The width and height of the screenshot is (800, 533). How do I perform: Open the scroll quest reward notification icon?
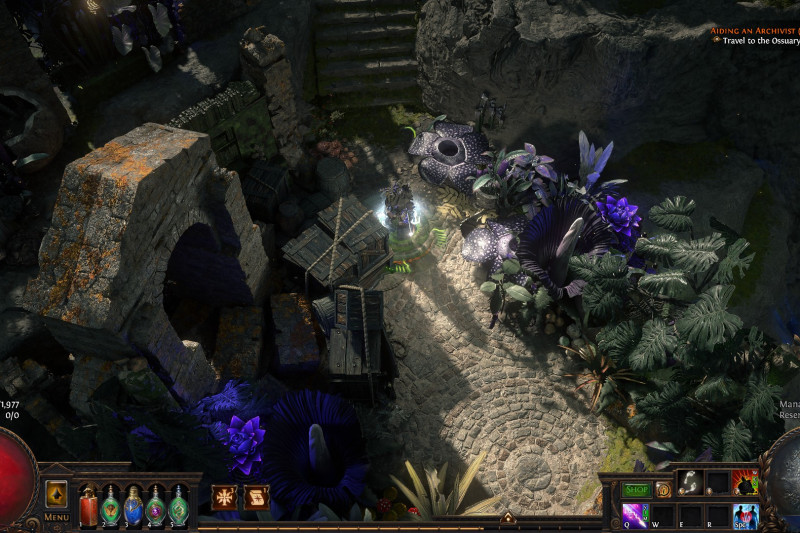[257, 497]
